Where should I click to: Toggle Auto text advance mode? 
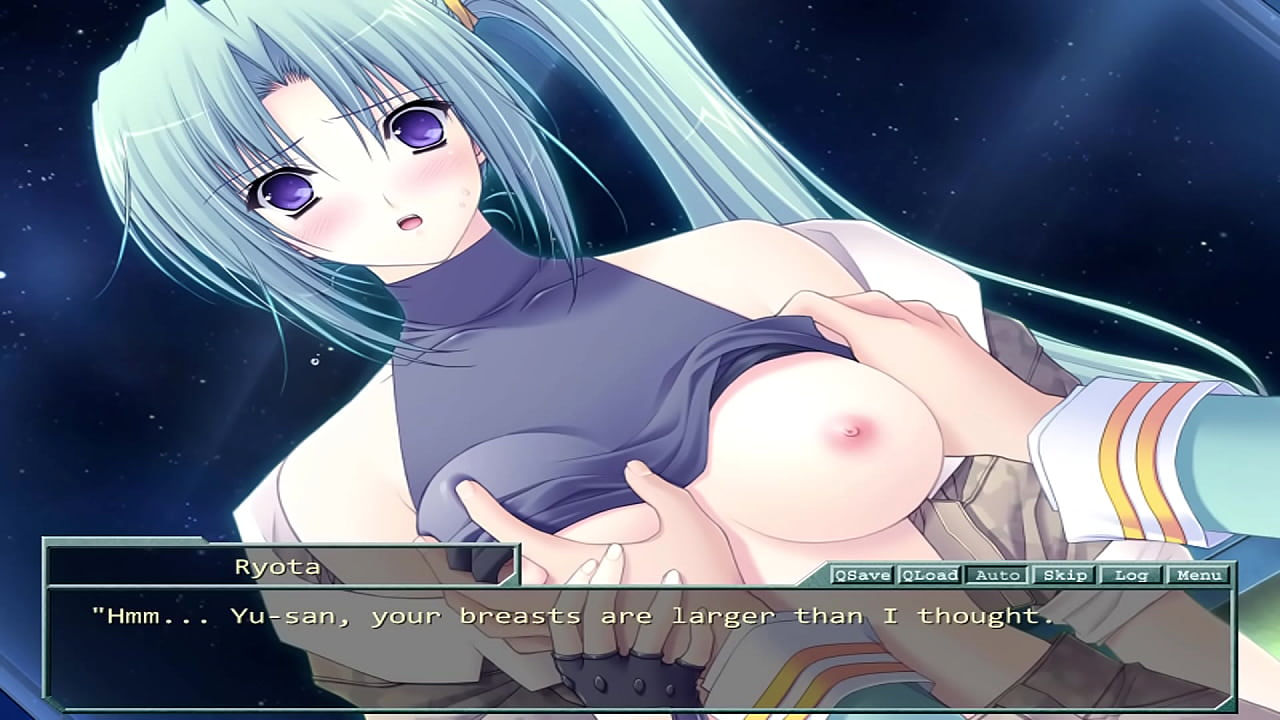[x=997, y=575]
